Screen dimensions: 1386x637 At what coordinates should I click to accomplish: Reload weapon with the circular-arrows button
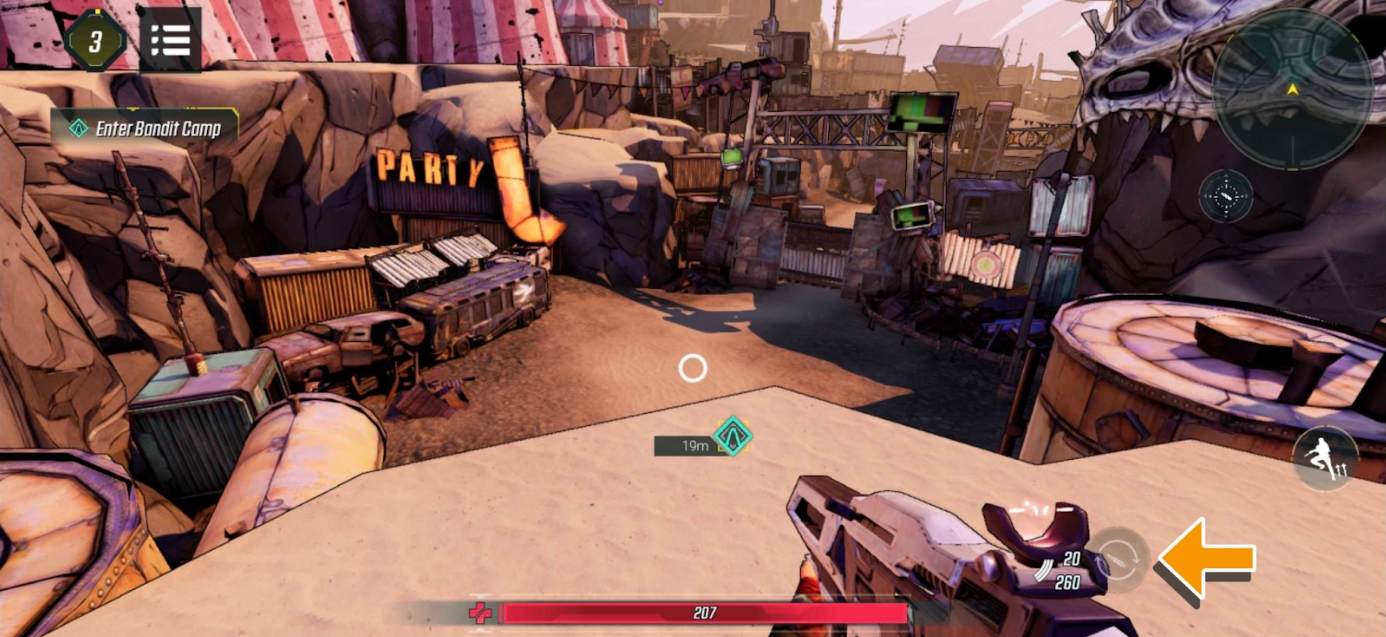point(1118,560)
